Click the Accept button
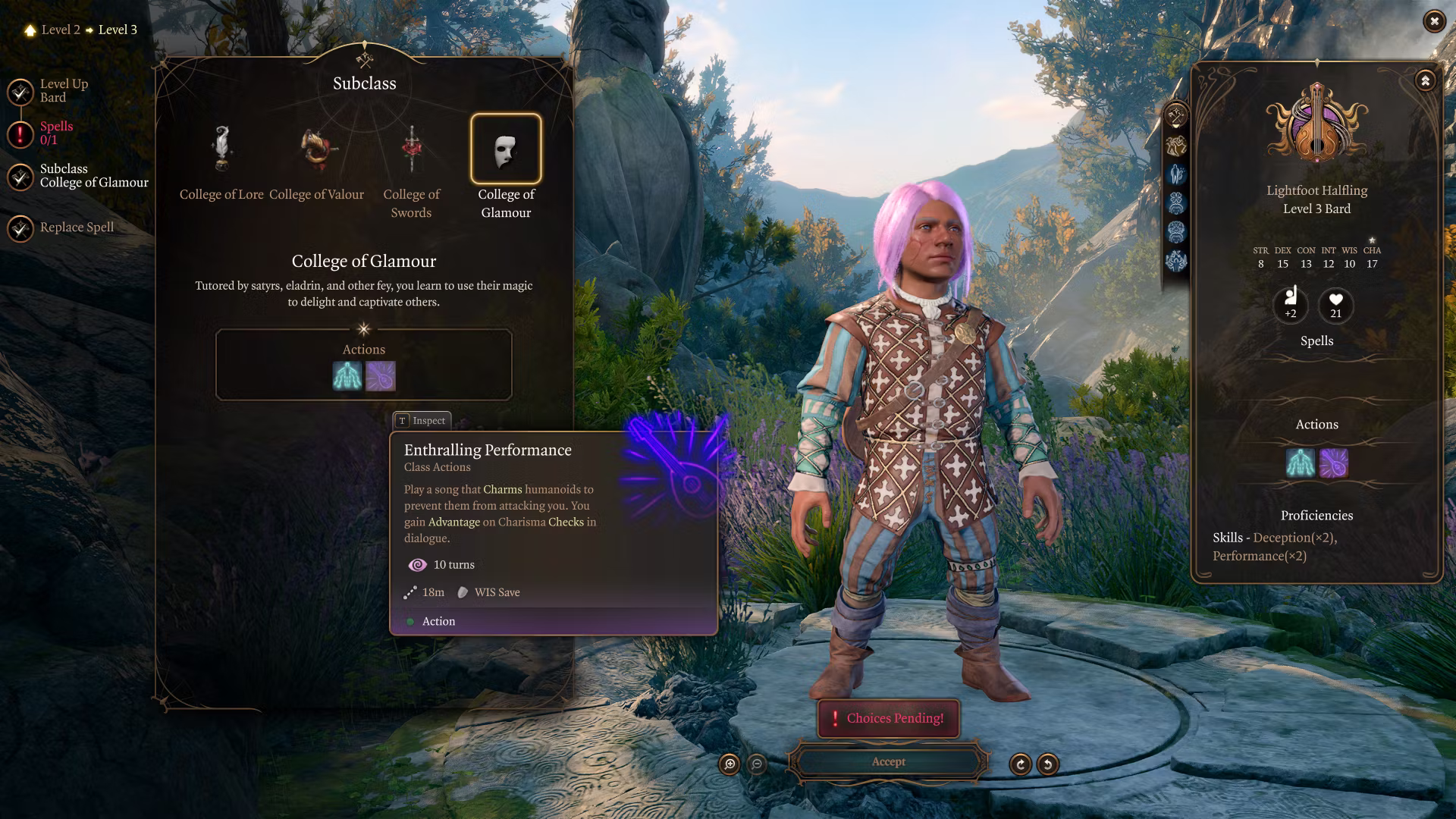 888,762
